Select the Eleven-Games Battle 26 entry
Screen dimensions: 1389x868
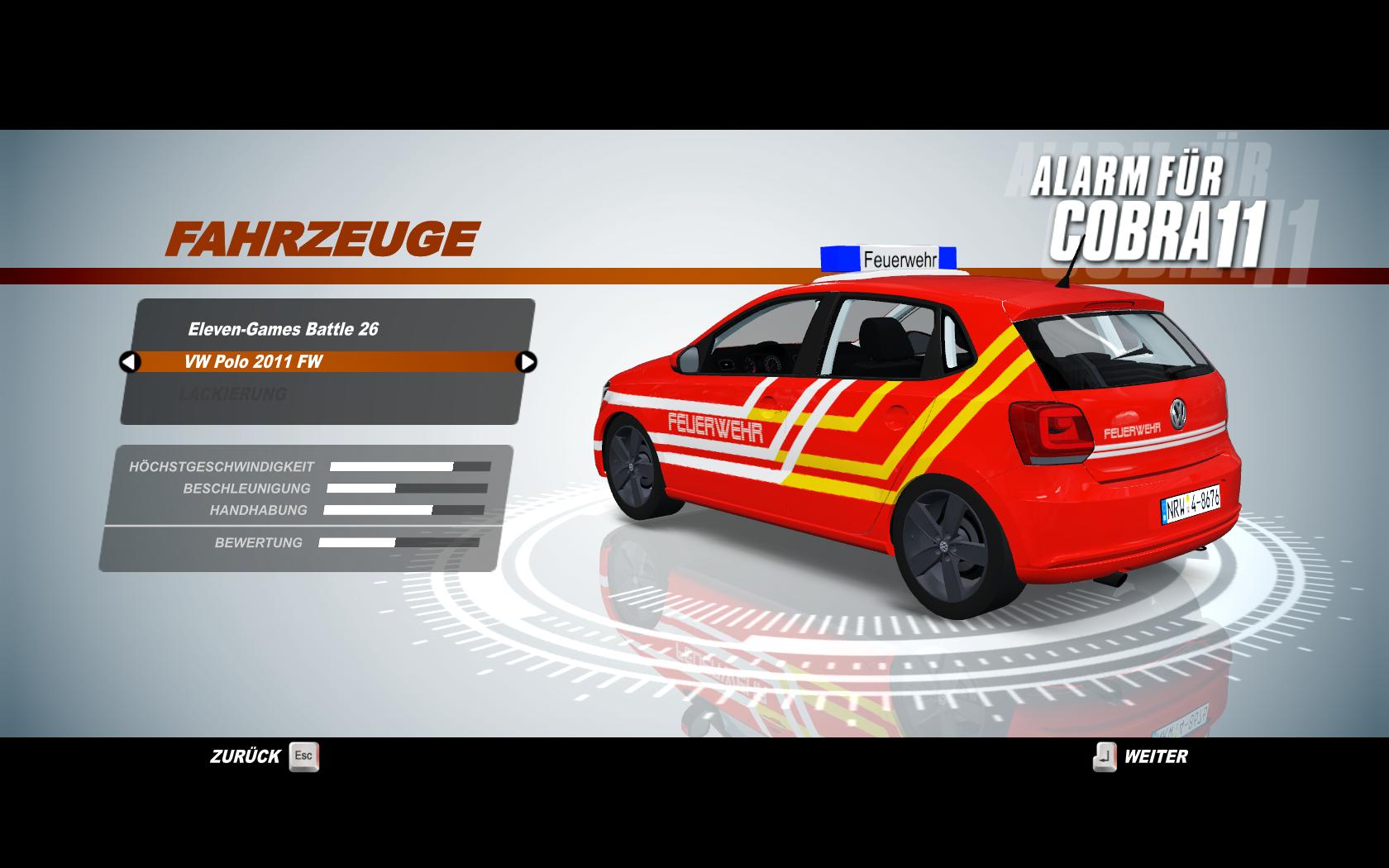click(x=283, y=329)
